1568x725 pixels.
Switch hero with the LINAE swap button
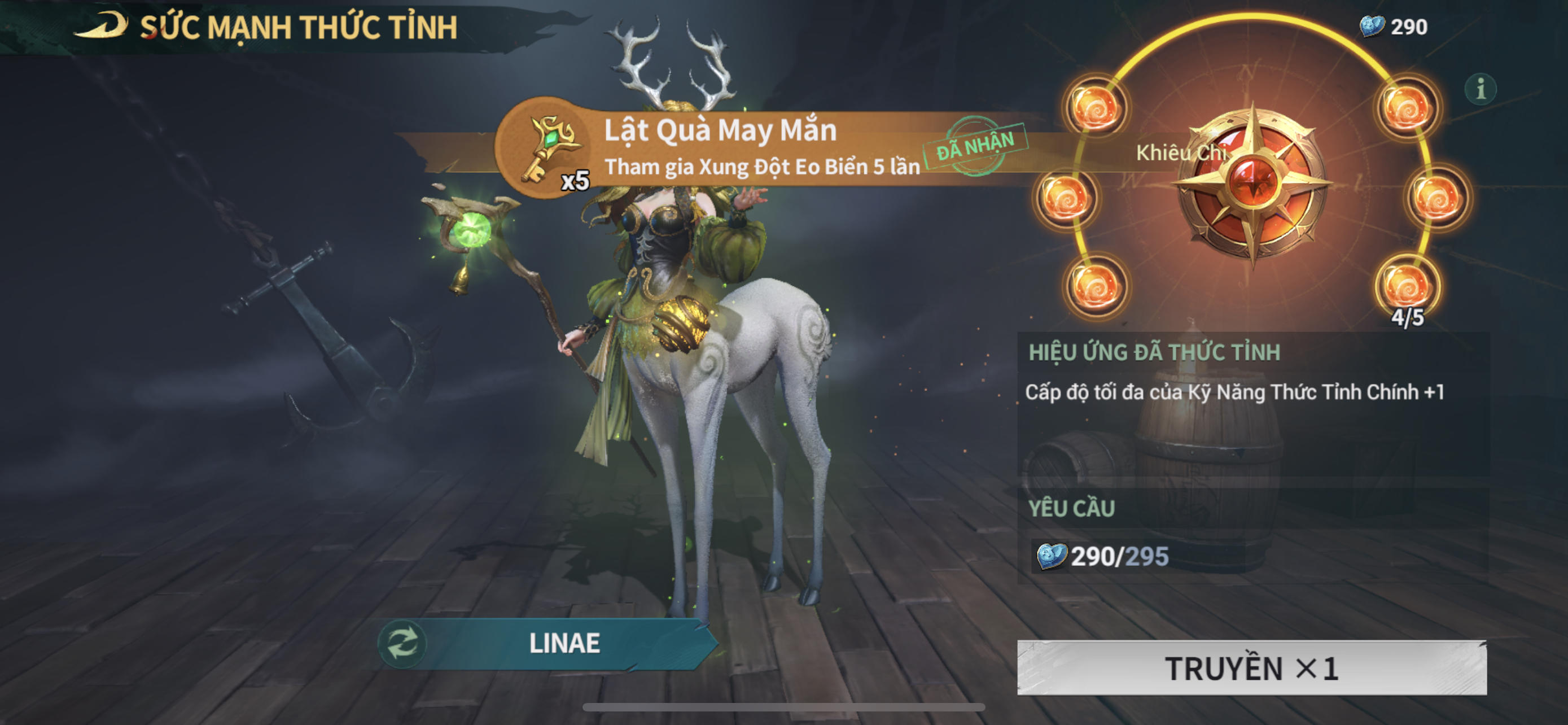[x=402, y=643]
